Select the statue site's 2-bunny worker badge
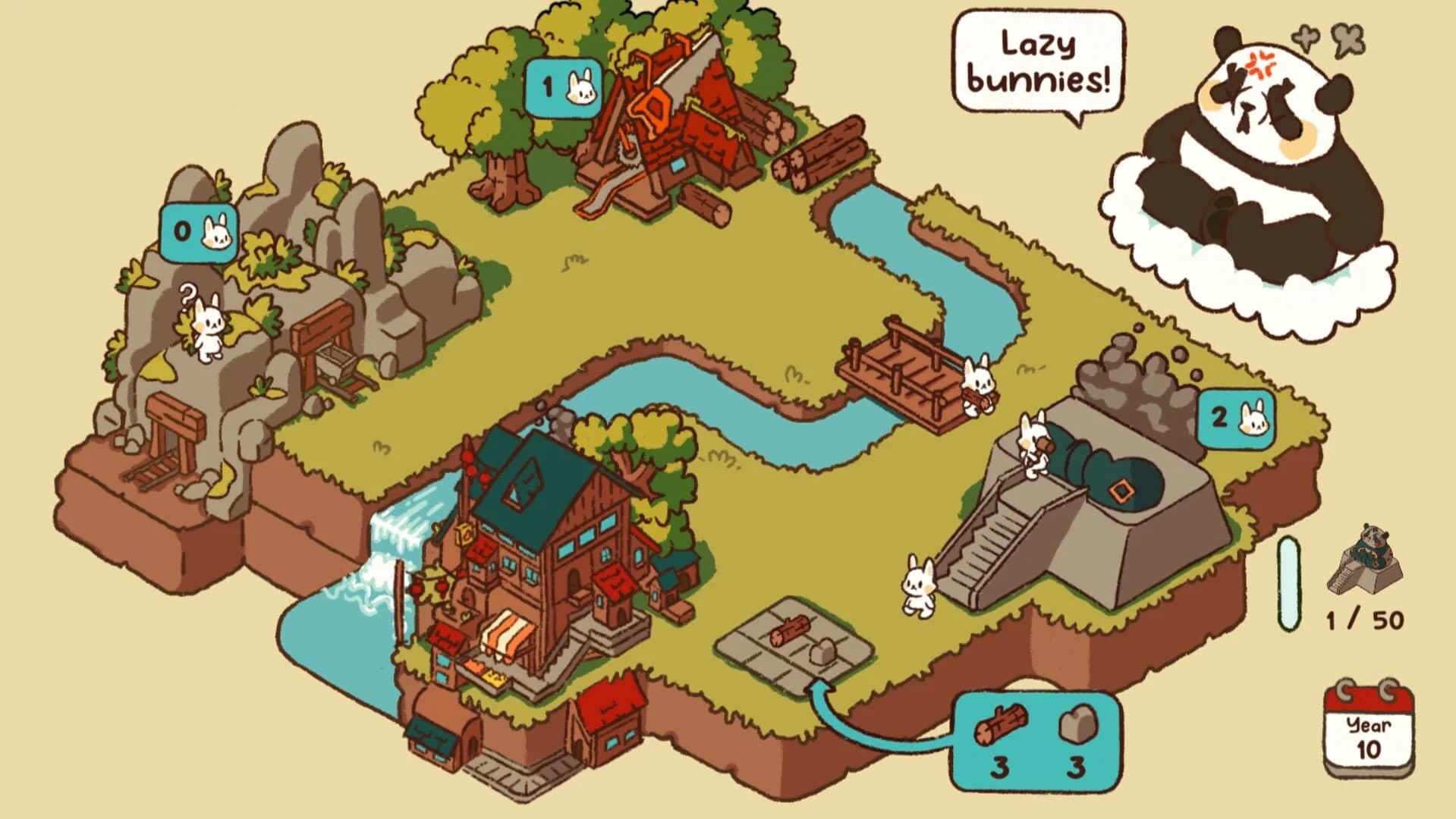Image resolution: width=1456 pixels, height=819 pixels. tap(1236, 417)
